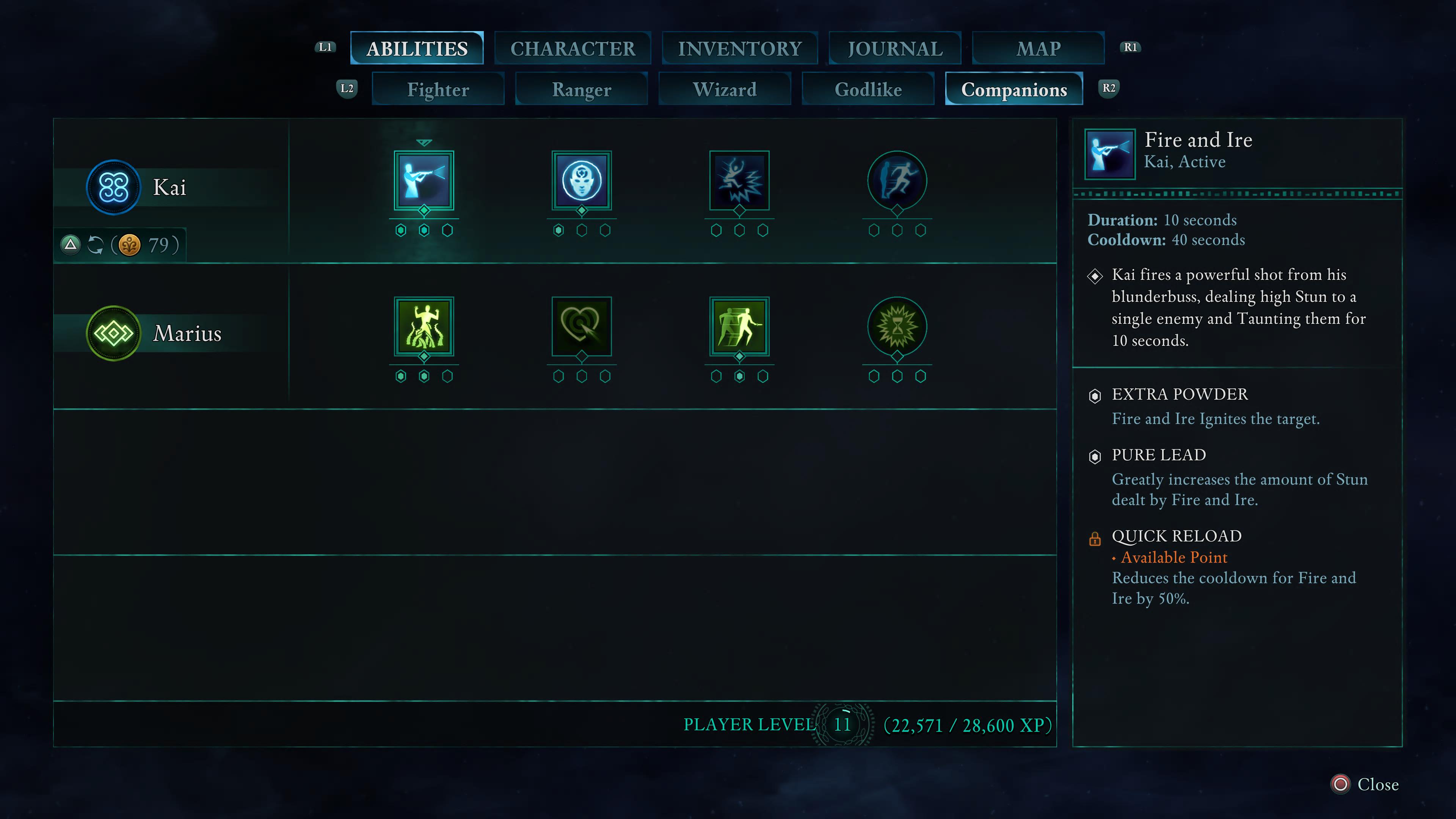Pick Kai's leaping impact ability icon
This screenshot has width=1456, height=819.
point(739,181)
